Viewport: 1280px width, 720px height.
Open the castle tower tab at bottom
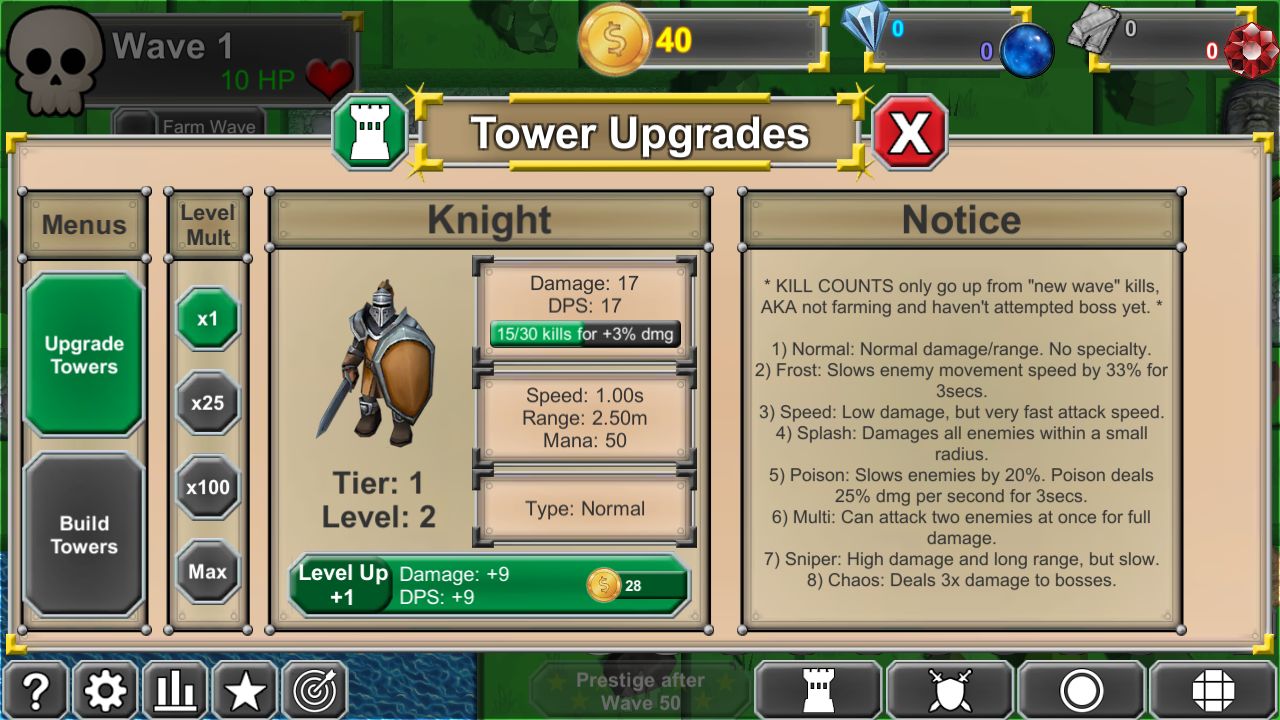click(x=818, y=691)
